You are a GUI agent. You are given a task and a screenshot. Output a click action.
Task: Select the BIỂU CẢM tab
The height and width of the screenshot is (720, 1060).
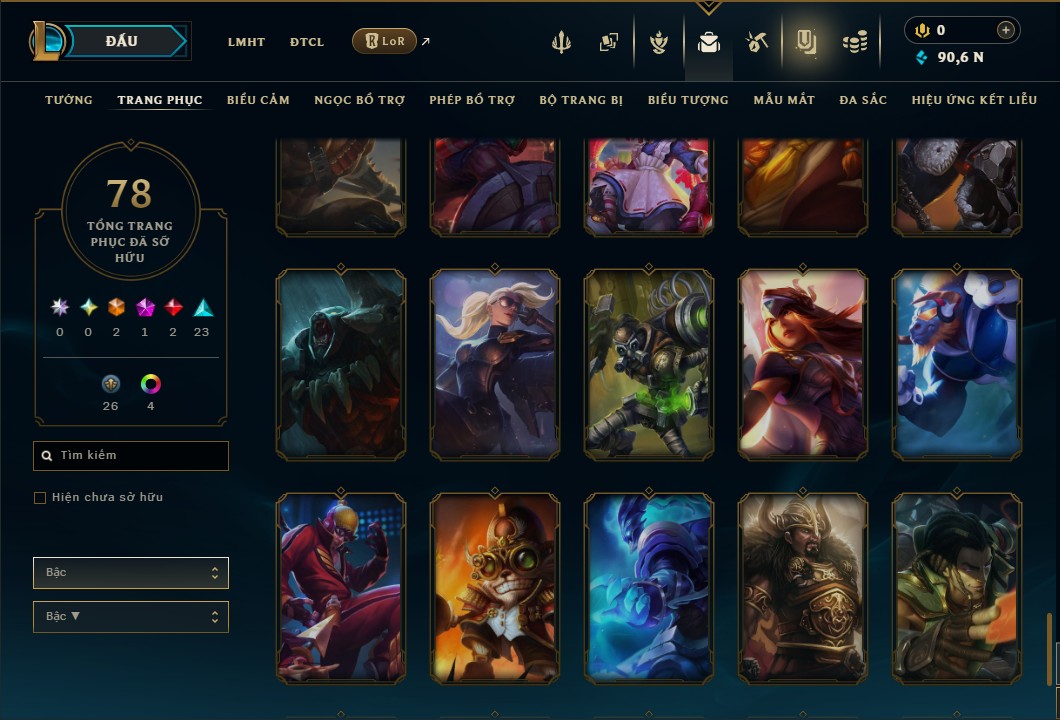pos(258,100)
